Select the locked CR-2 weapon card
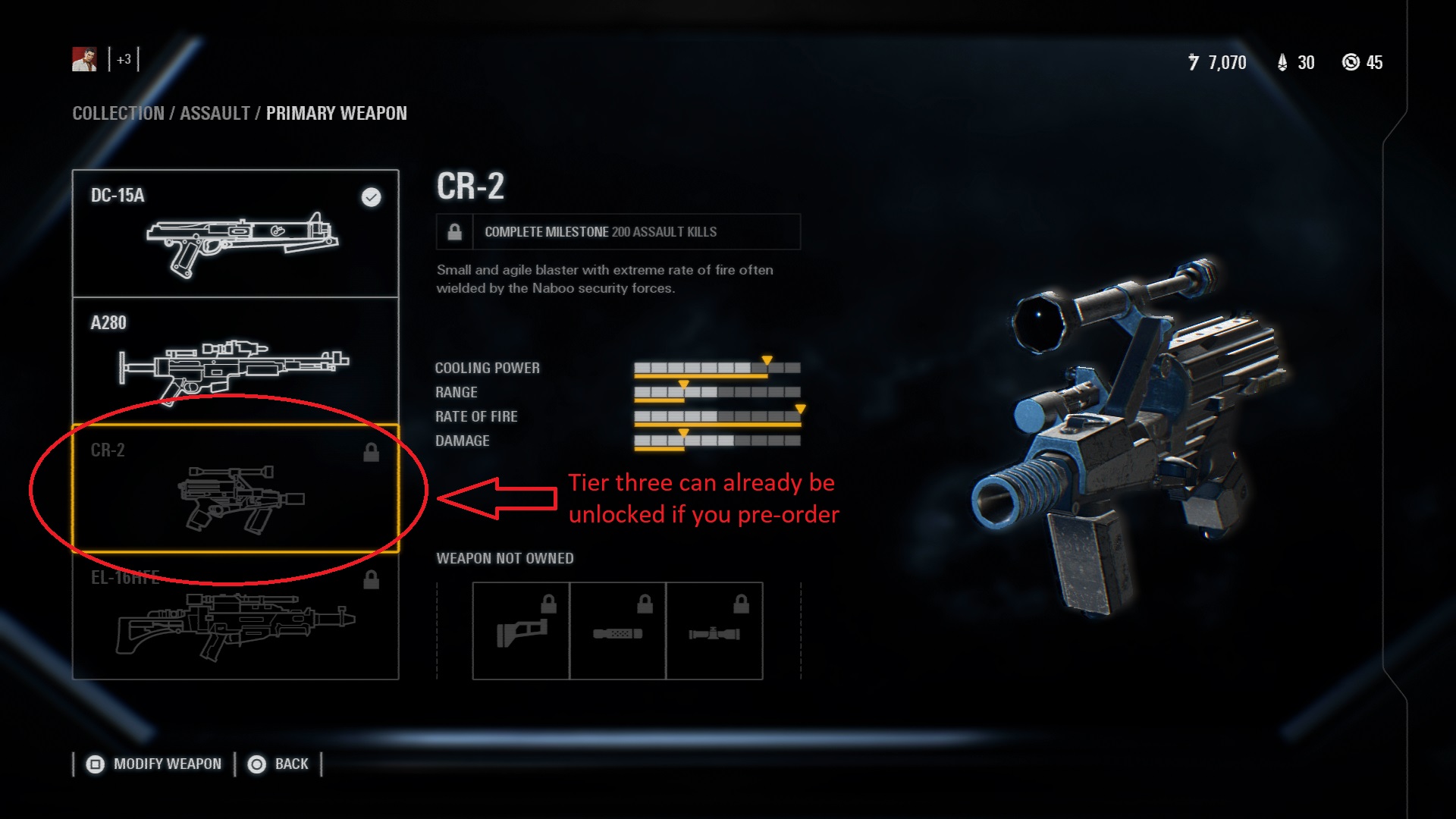This screenshot has width=1456, height=819. pos(235,488)
